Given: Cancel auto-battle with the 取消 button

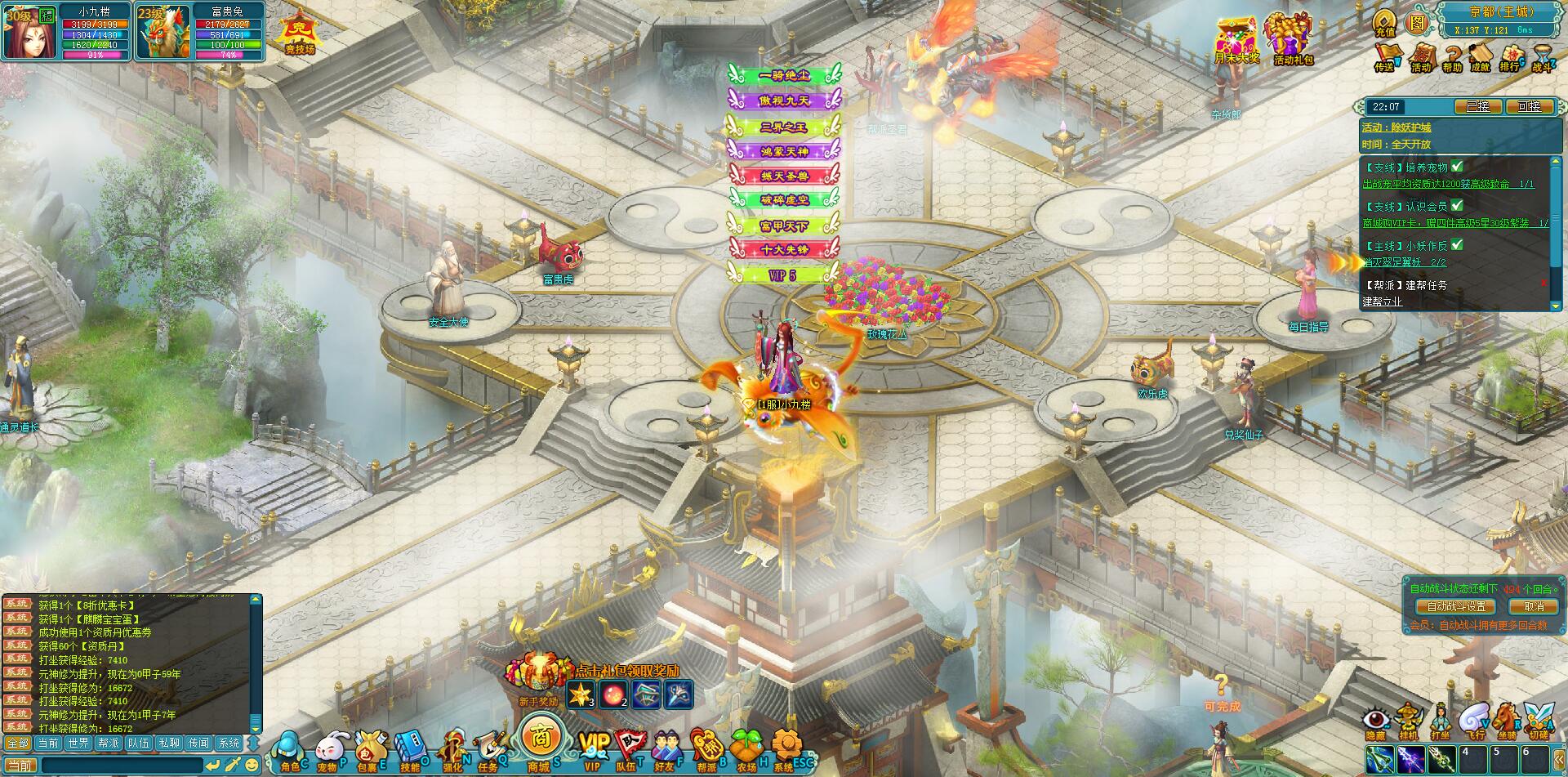Looking at the screenshot, I should point(1533,606).
